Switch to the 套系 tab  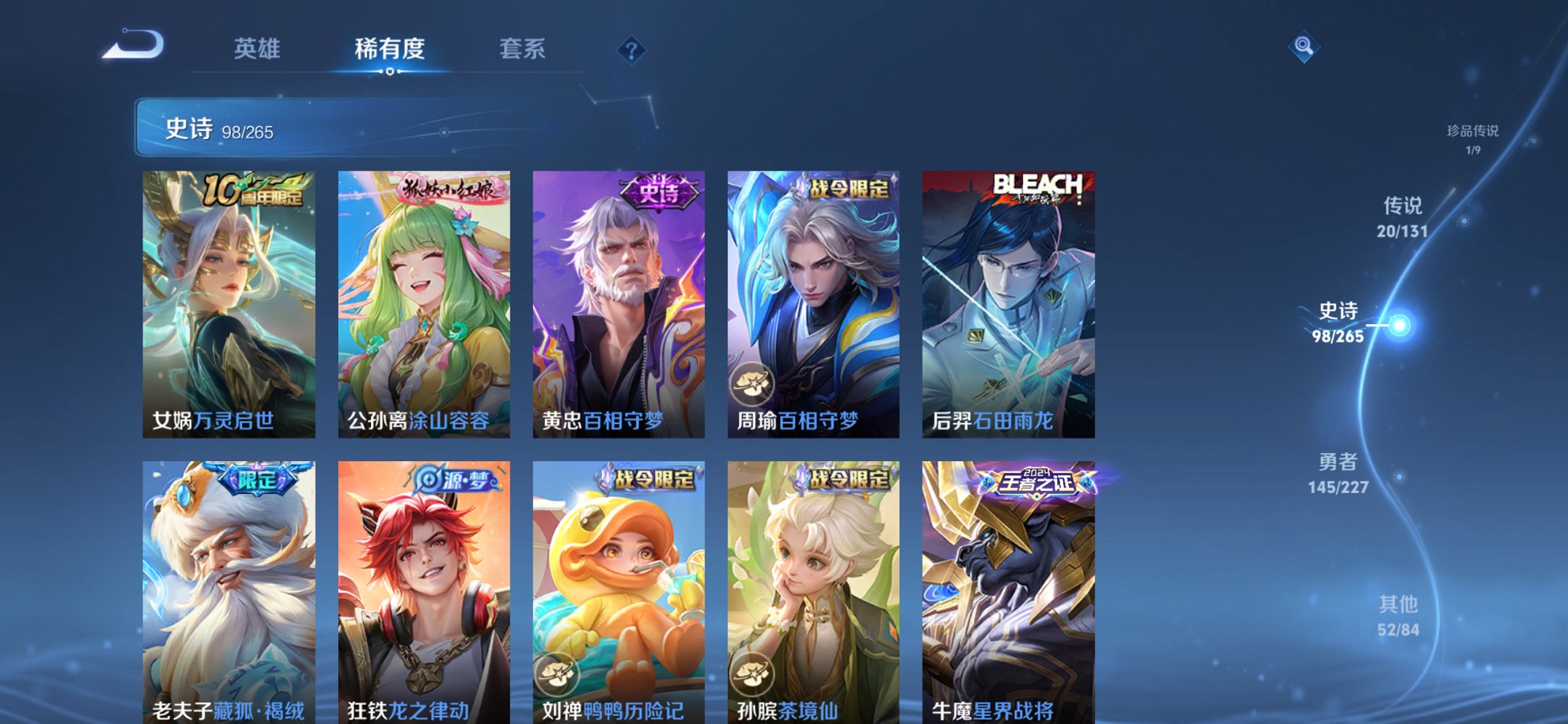522,49
